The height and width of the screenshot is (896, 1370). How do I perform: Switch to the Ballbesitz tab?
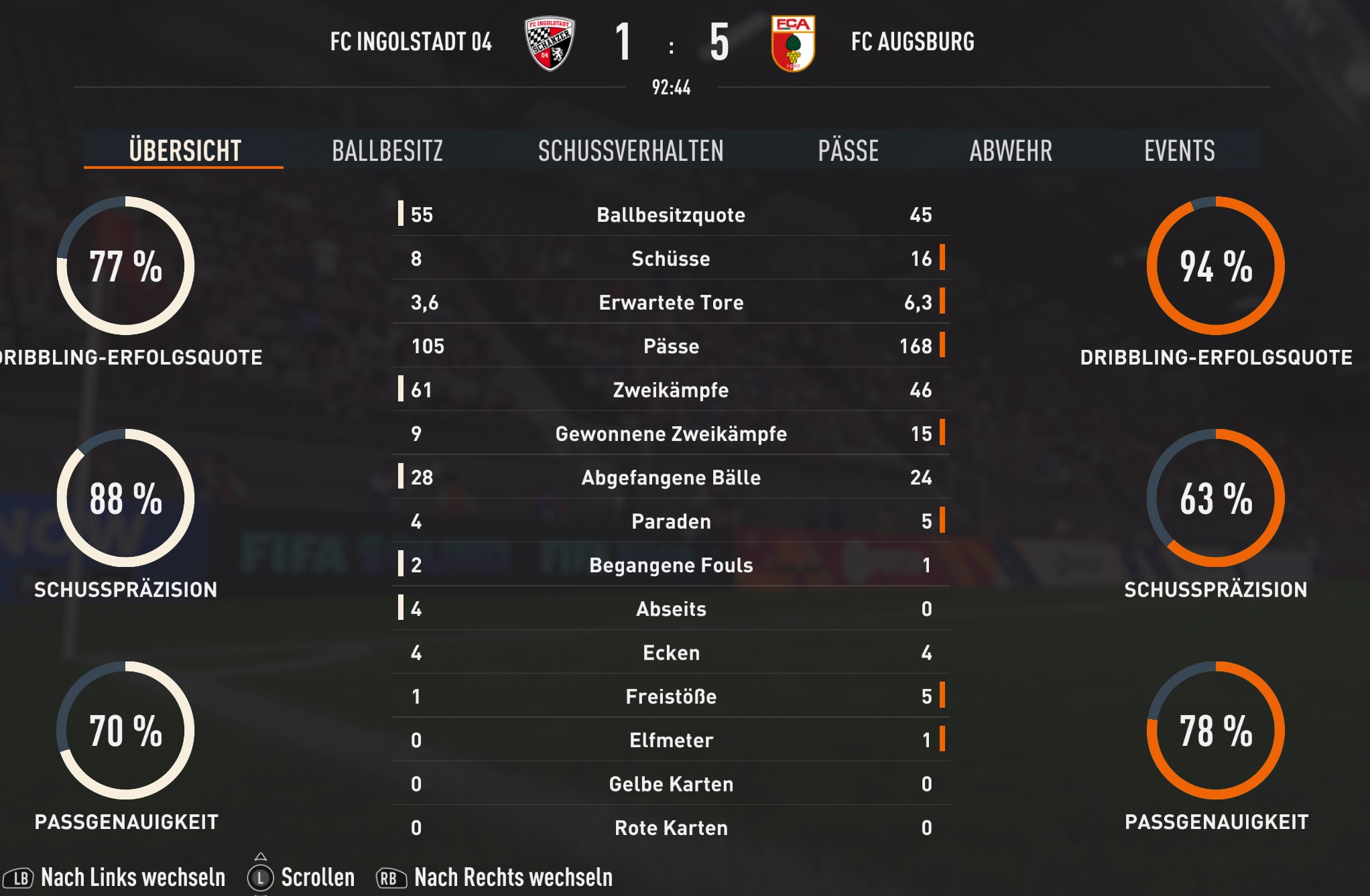(387, 150)
